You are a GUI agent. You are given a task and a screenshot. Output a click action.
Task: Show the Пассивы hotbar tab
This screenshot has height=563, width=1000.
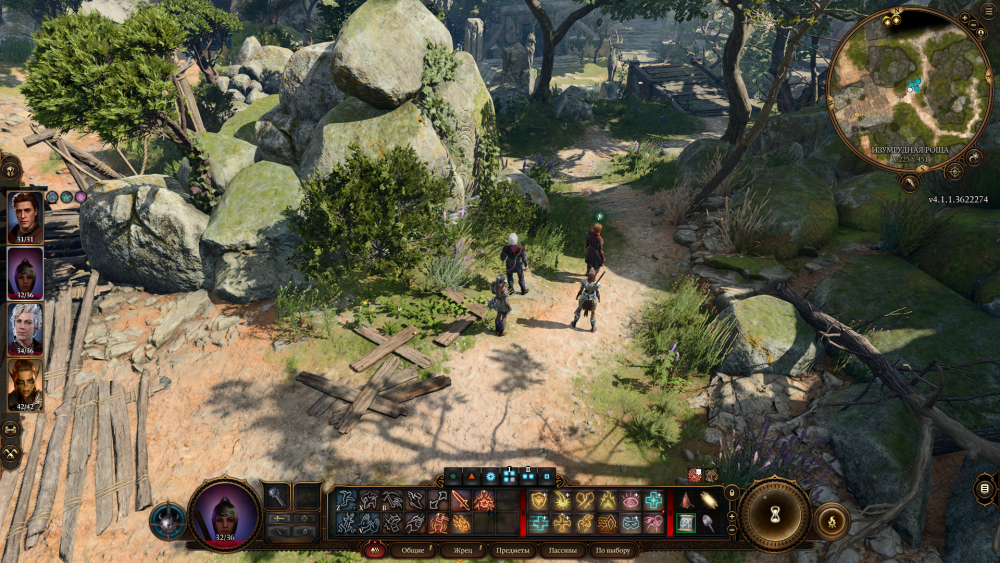563,550
